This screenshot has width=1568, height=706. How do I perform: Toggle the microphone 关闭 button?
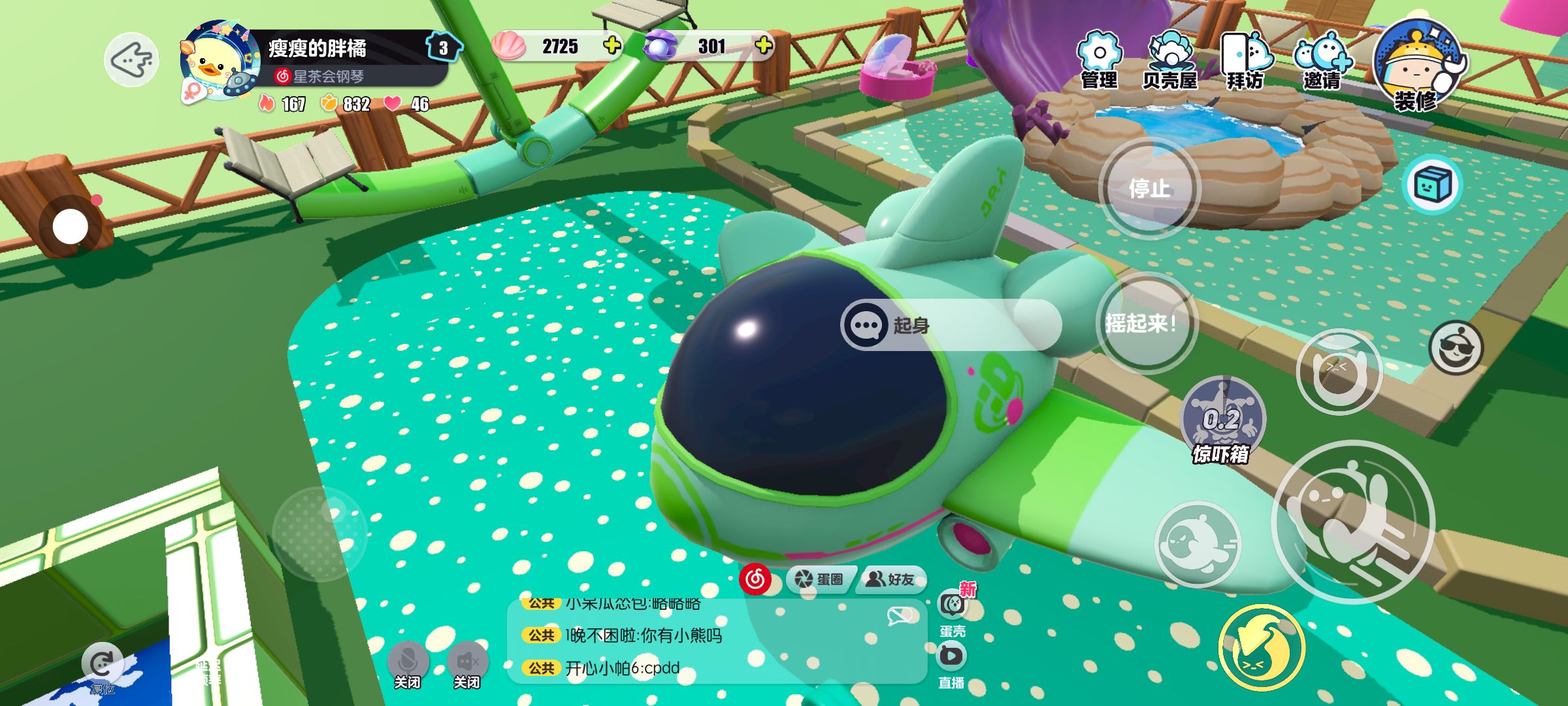pyautogui.click(x=408, y=664)
